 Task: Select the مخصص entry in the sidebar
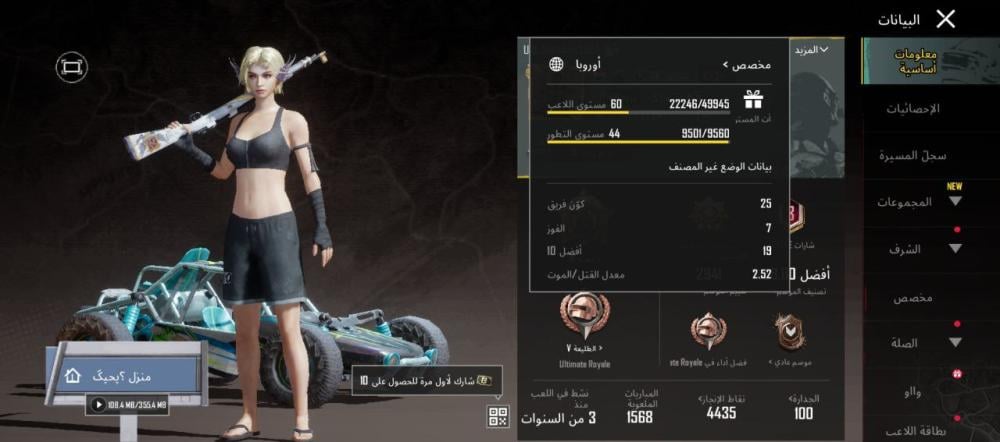[x=913, y=297]
